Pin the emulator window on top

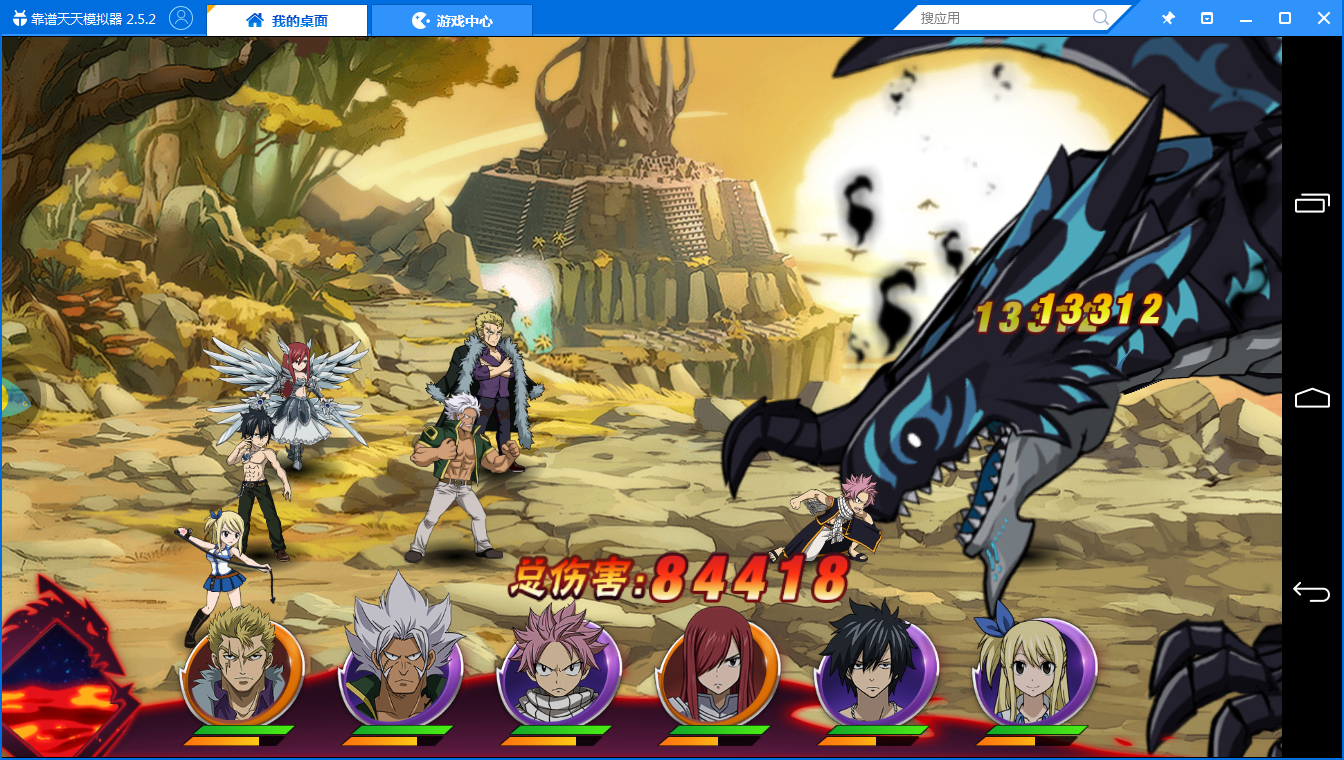pyautogui.click(x=1168, y=18)
